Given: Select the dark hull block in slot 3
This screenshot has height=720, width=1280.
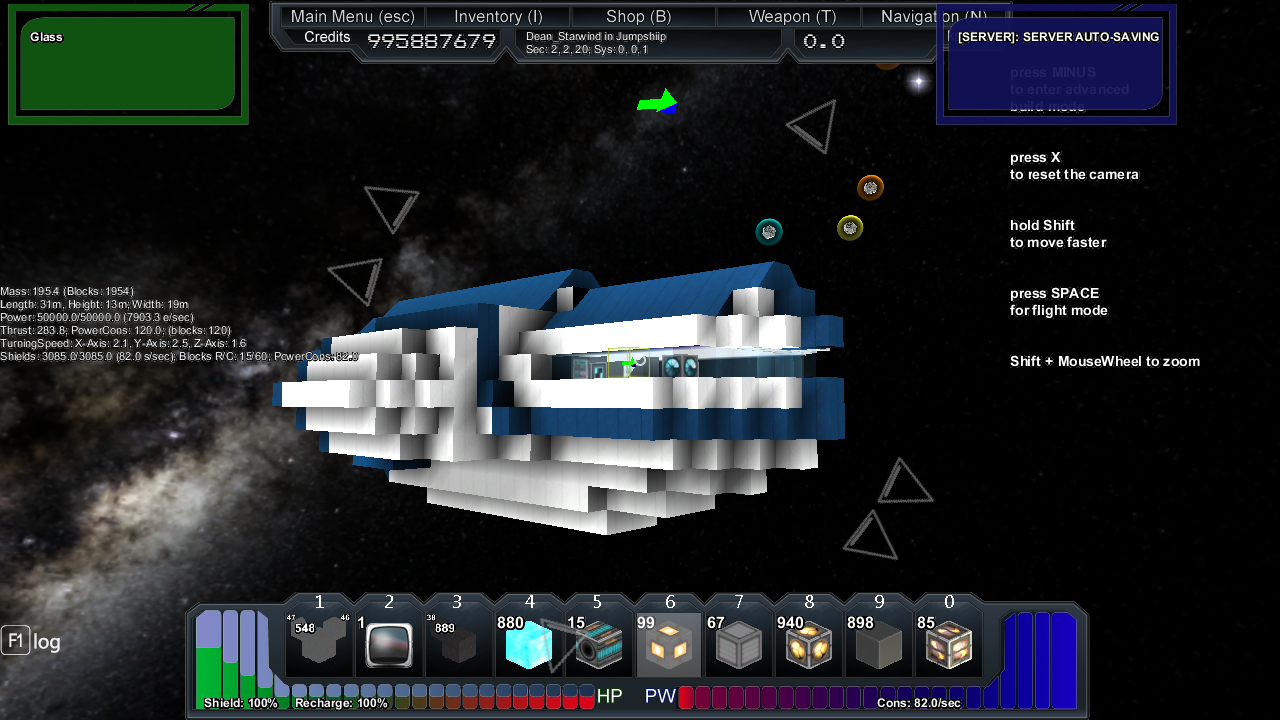Looking at the screenshot, I should click(459, 645).
